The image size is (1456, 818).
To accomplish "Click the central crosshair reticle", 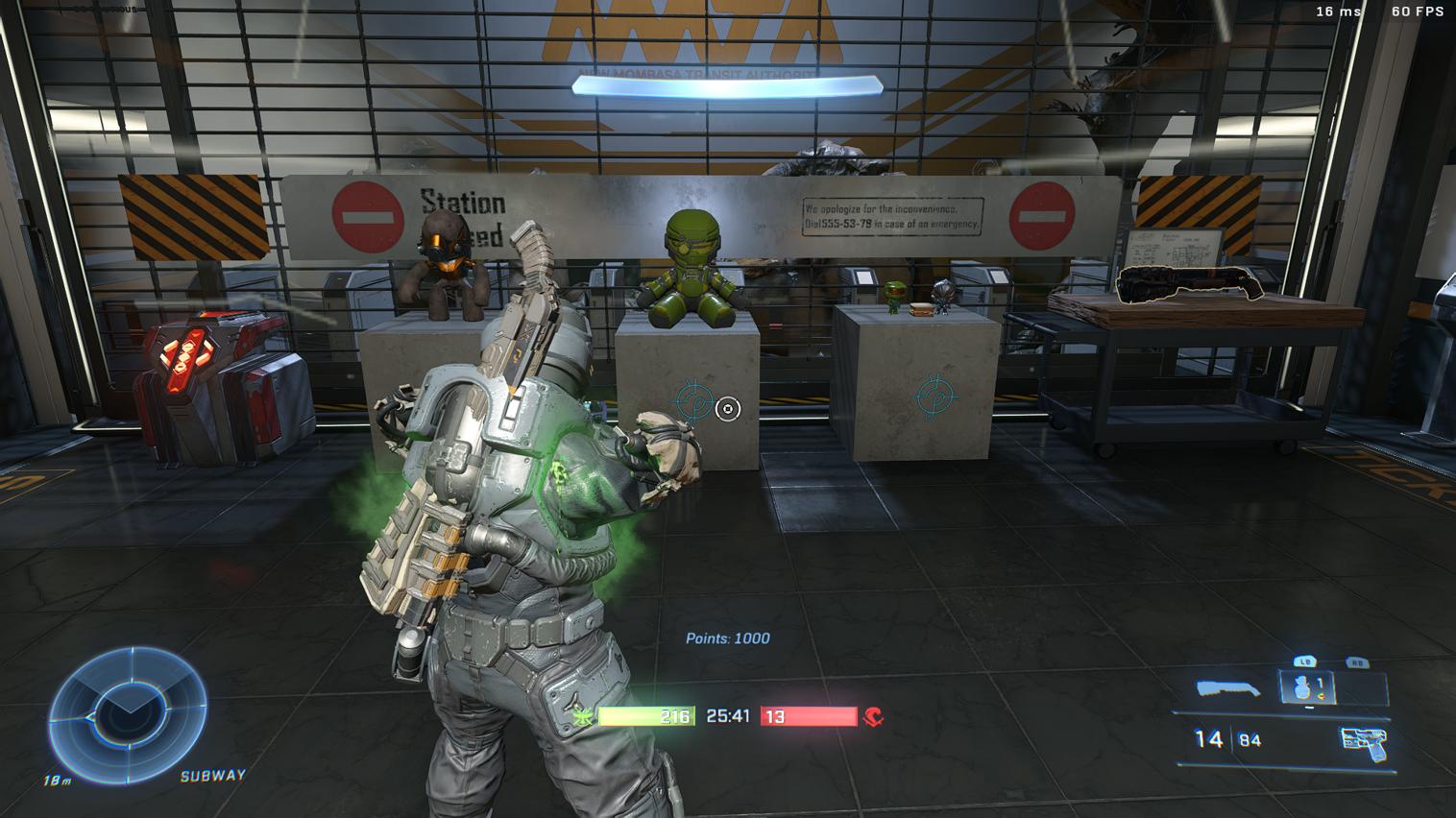I will click(728, 410).
